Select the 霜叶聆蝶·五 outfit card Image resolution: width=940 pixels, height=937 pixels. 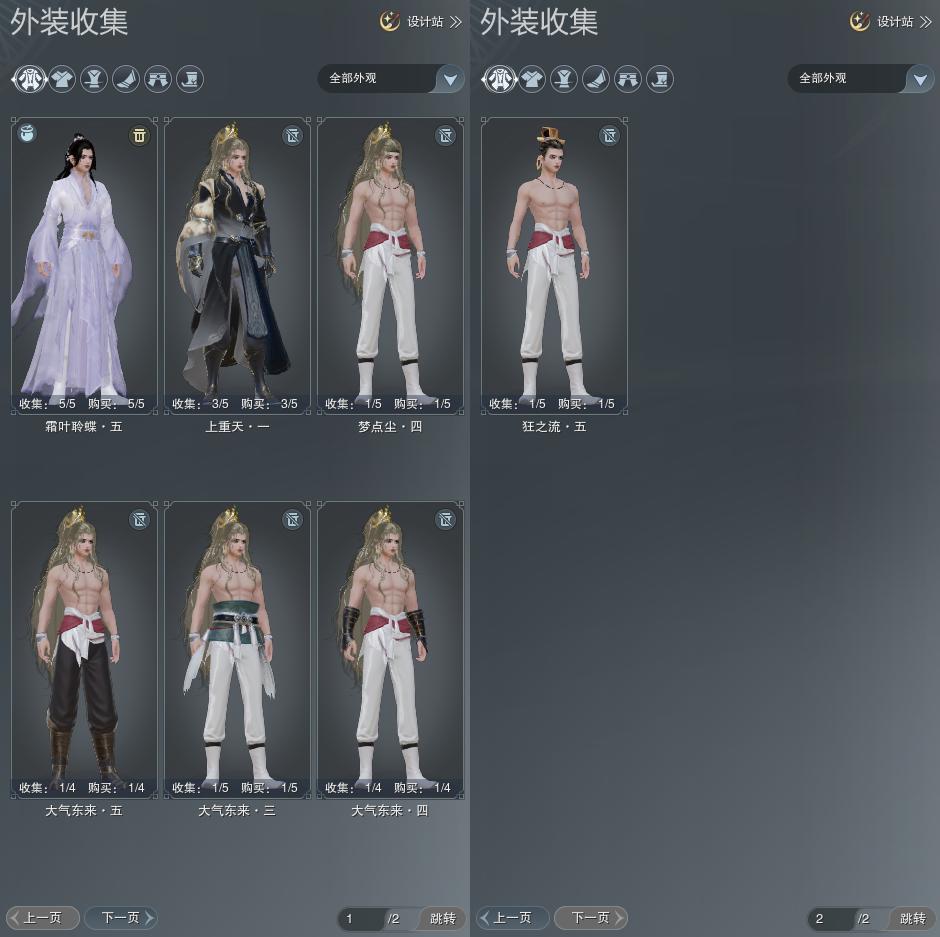point(84,265)
